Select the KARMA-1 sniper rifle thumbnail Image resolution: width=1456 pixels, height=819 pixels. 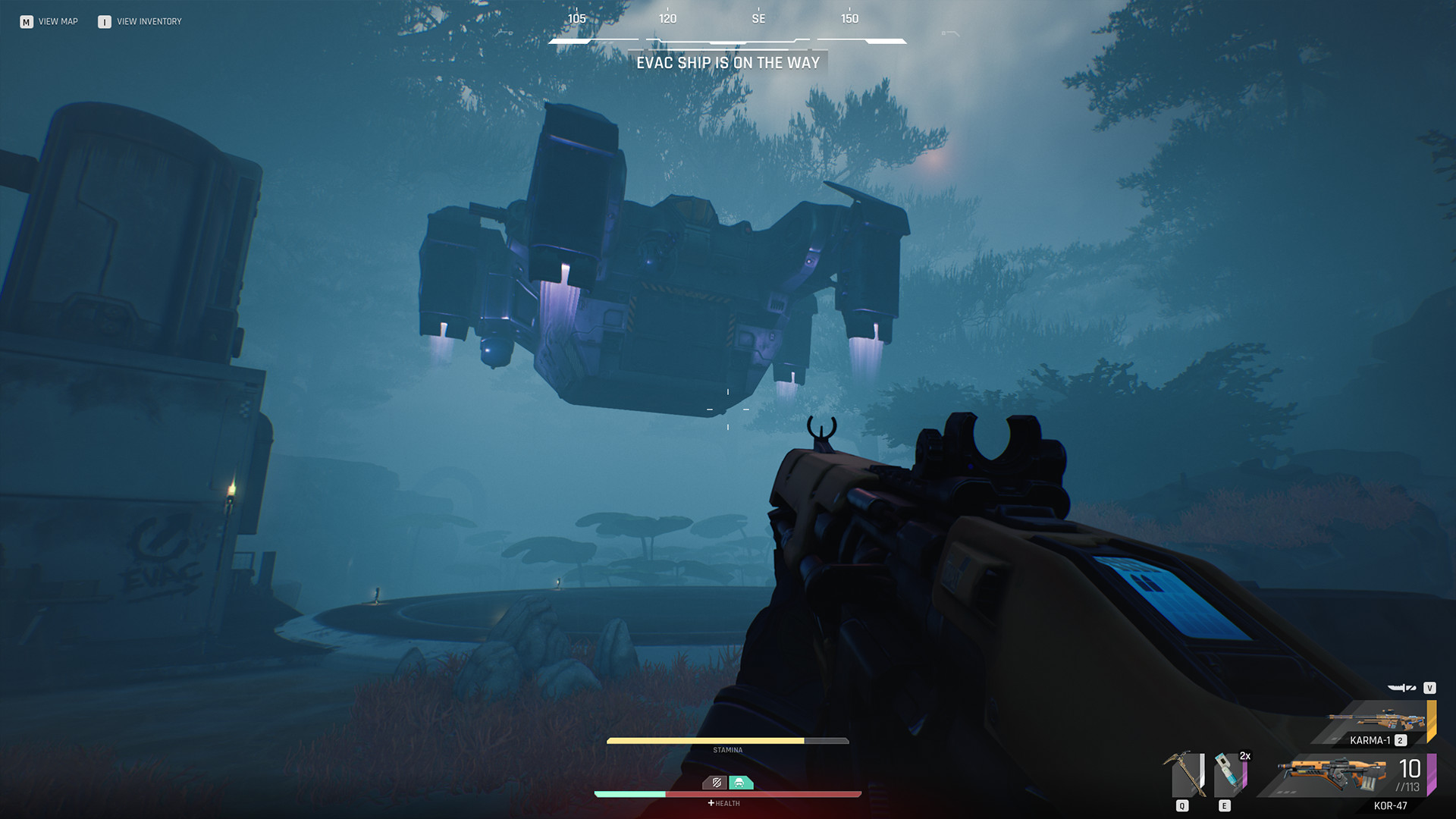[x=1376, y=718]
